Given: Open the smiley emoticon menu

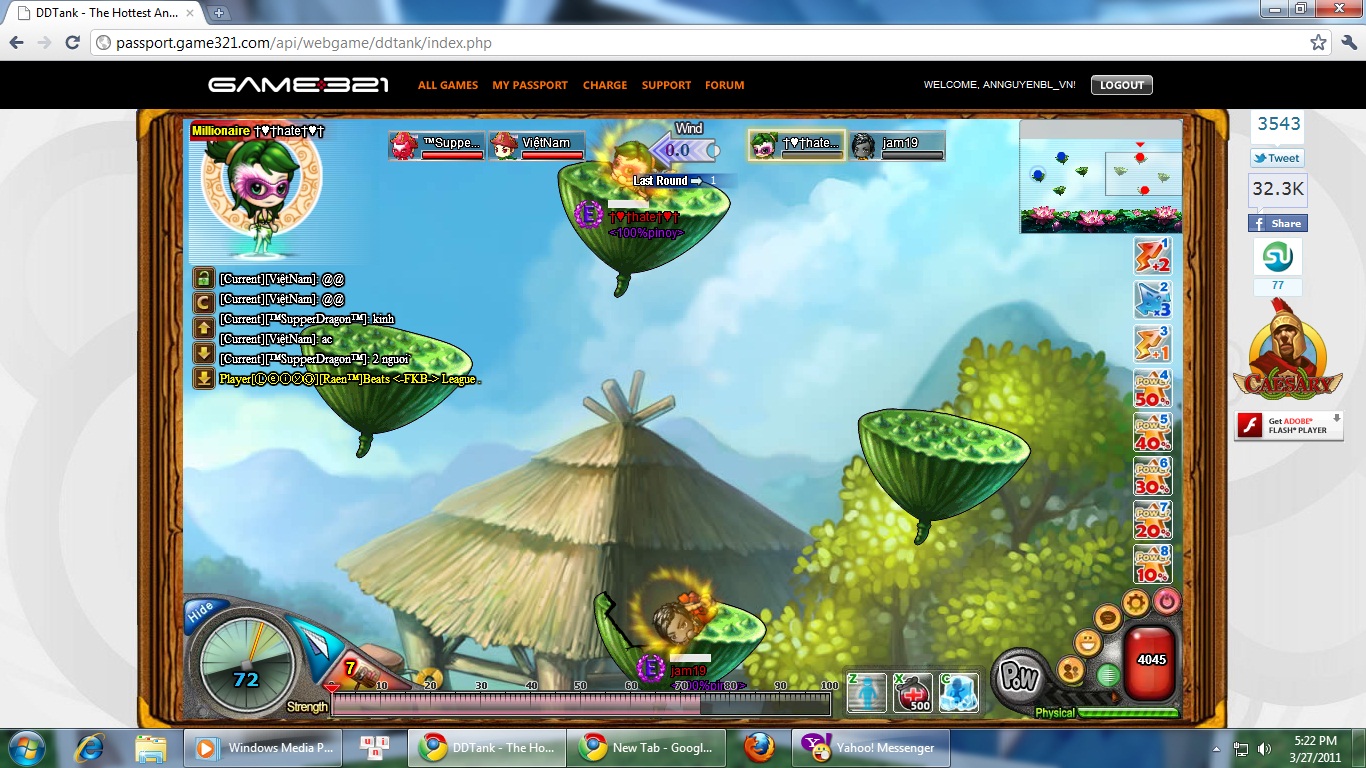Looking at the screenshot, I should [x=1087, y=642].
